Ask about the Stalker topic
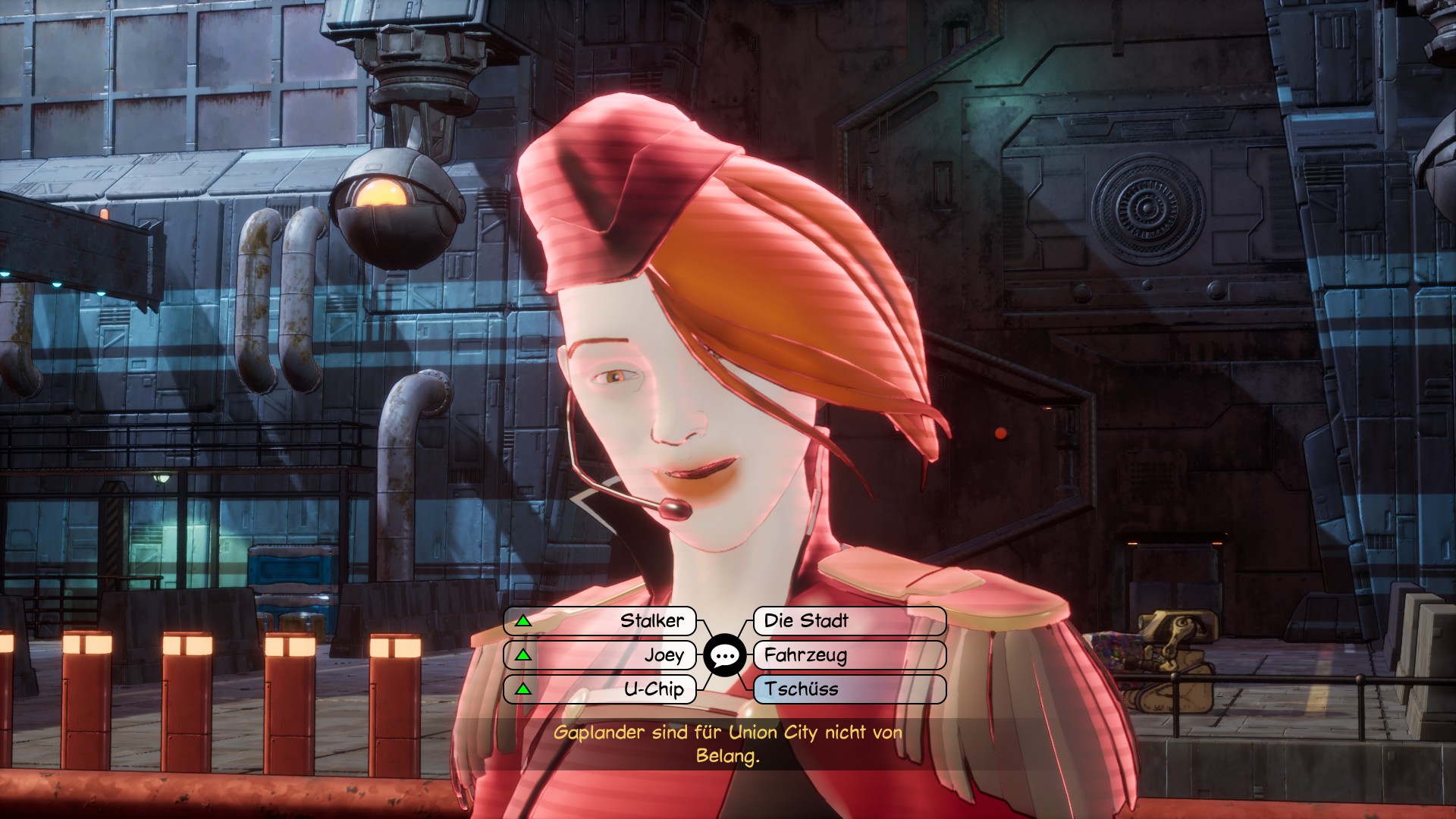The height and width of the screenshot is (819, 1456). click(x=600, y=621)
